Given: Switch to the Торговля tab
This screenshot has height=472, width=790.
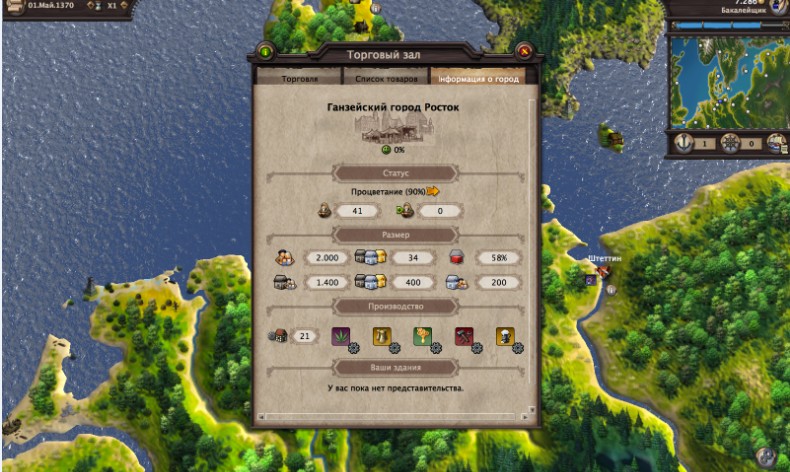Looking at the screenshot, I should [x=299, y=78].
